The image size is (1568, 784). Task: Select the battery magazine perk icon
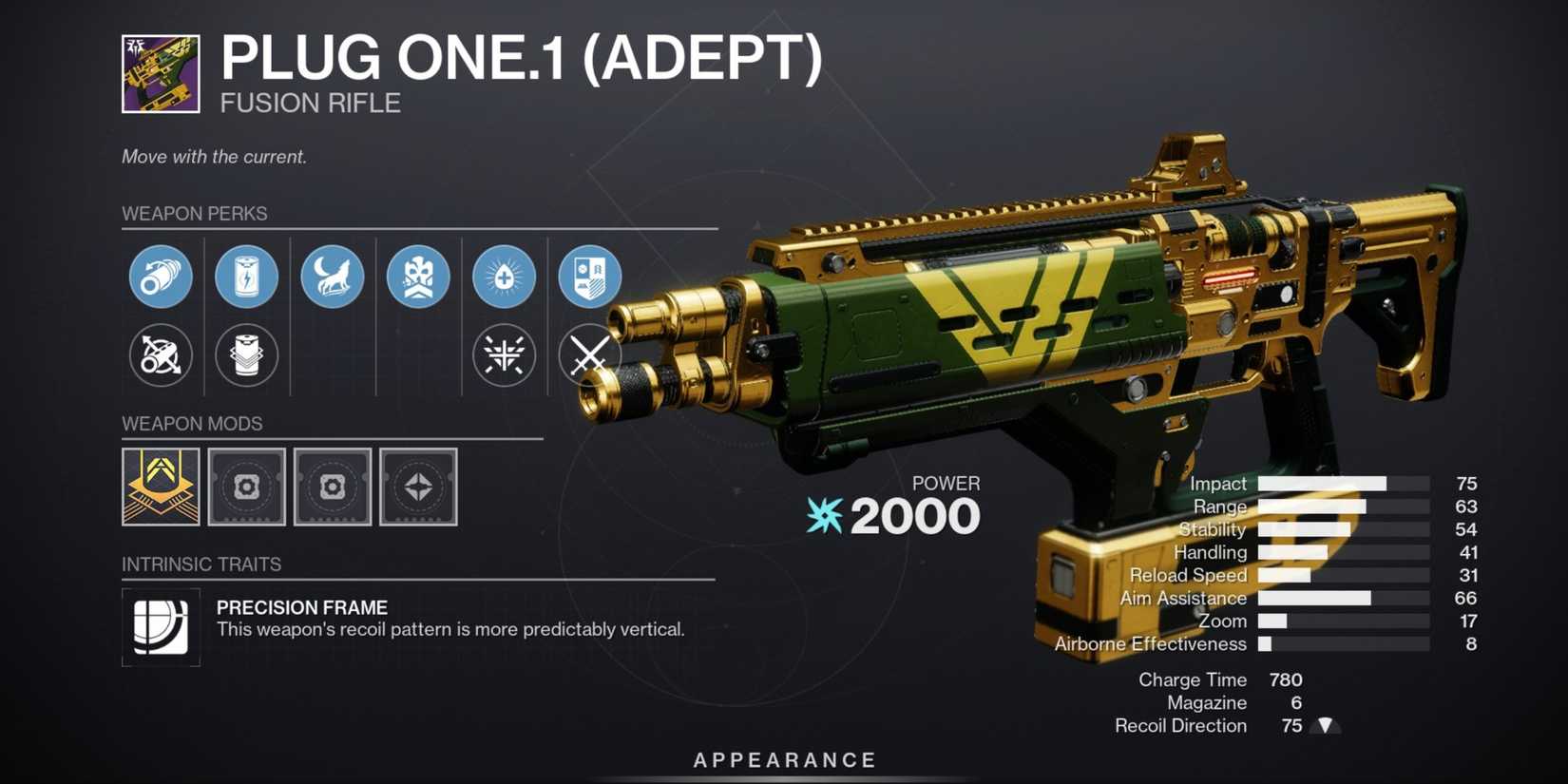point(247,277)
